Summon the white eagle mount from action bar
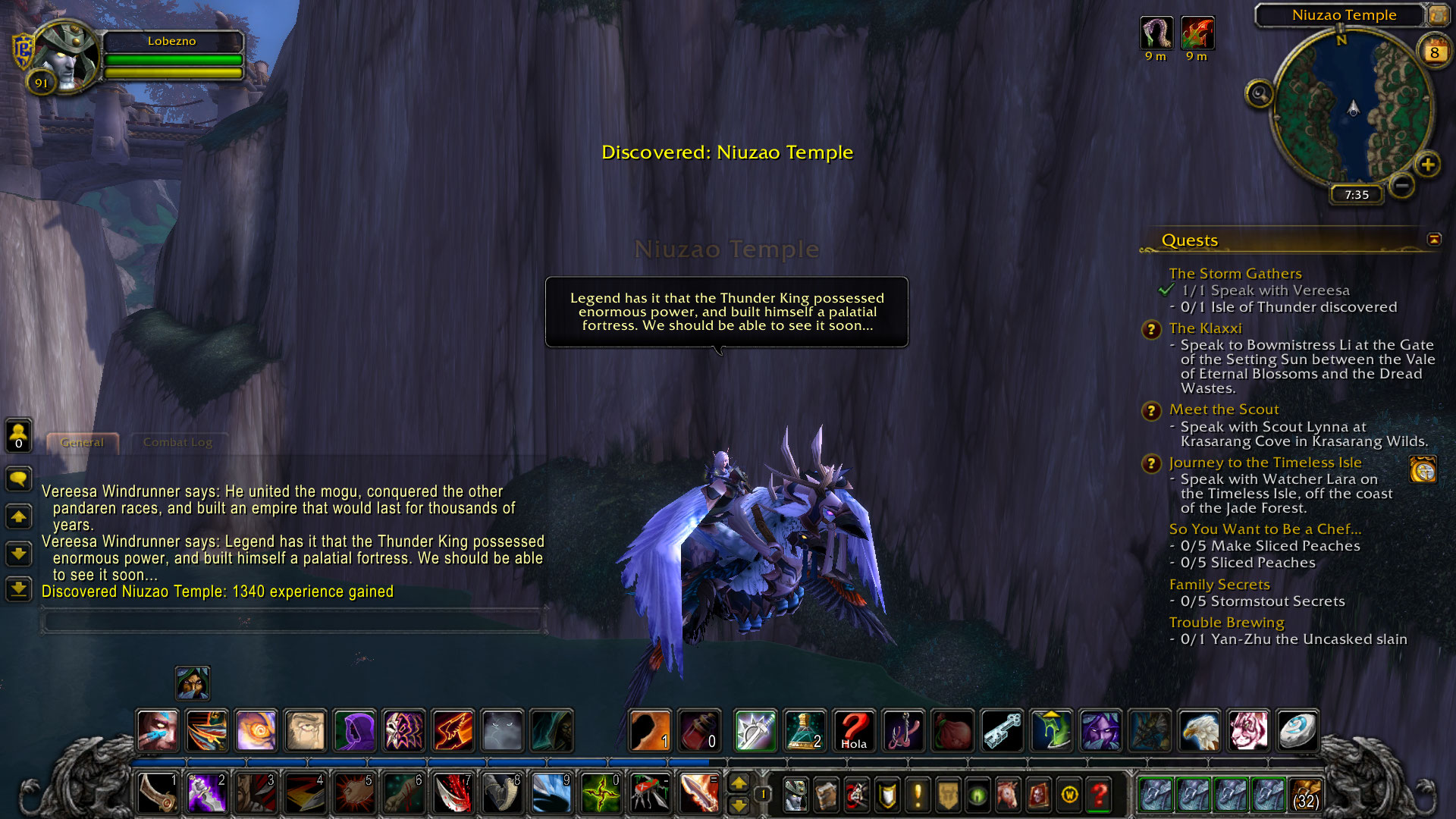The image size is (1456, 819). [1199, 730]
